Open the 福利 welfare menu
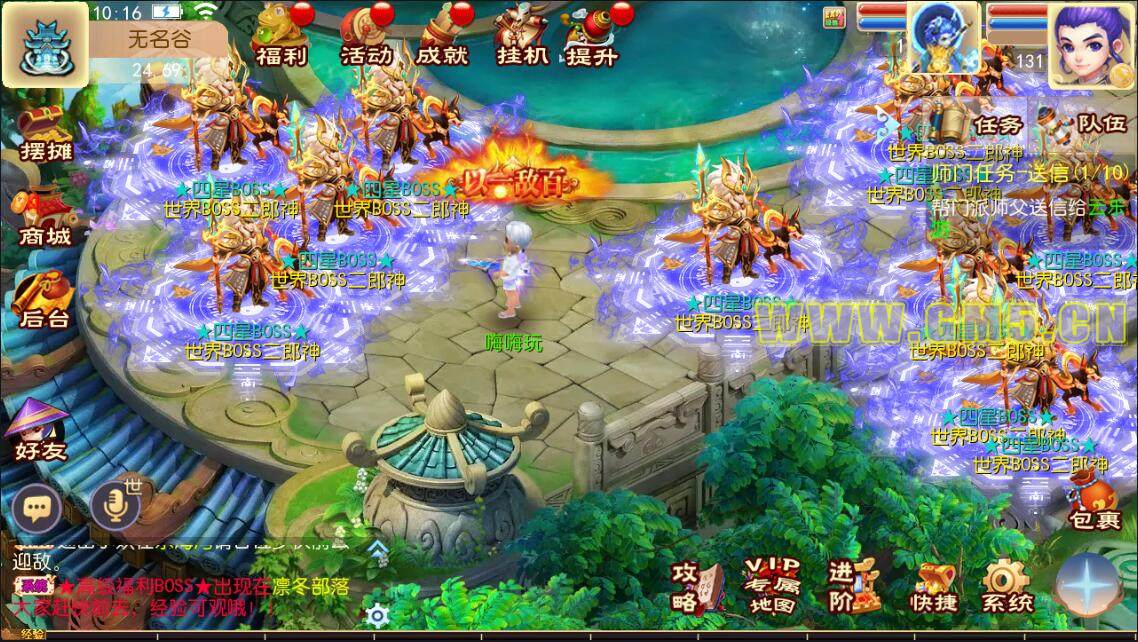Image resolution: width=1138 pixels, height=642 pixels. [280, 37]
